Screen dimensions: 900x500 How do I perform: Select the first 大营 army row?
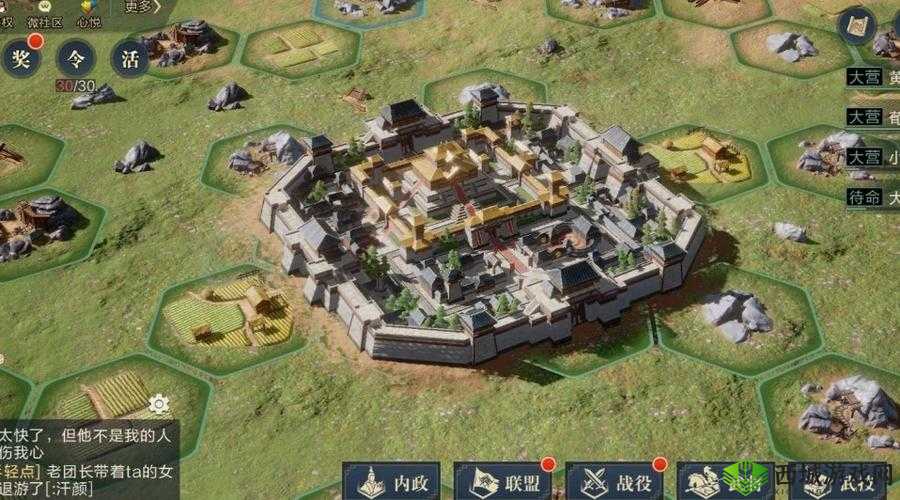coord(870,76)
